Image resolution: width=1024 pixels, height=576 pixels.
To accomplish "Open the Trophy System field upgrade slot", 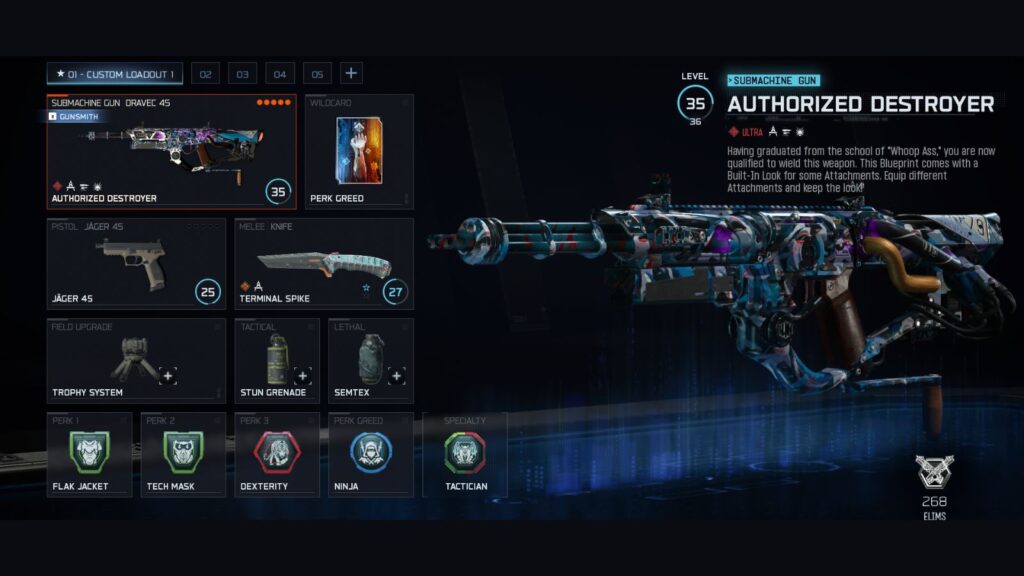I will (x=136, y=360).
